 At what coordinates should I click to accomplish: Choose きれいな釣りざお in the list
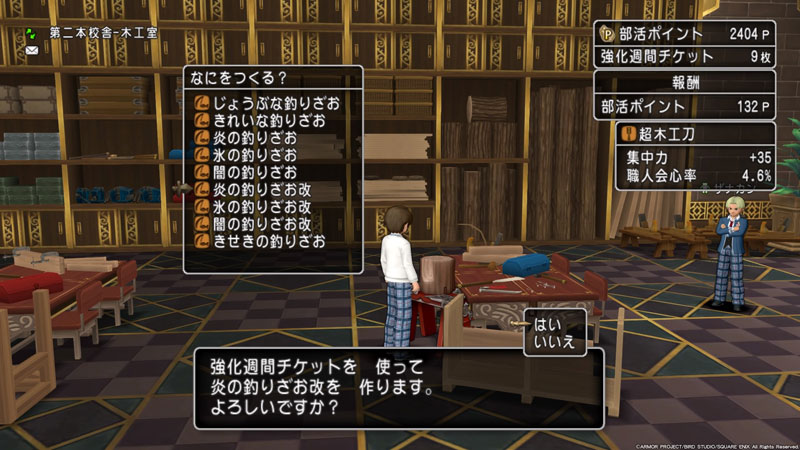[262, 121]
